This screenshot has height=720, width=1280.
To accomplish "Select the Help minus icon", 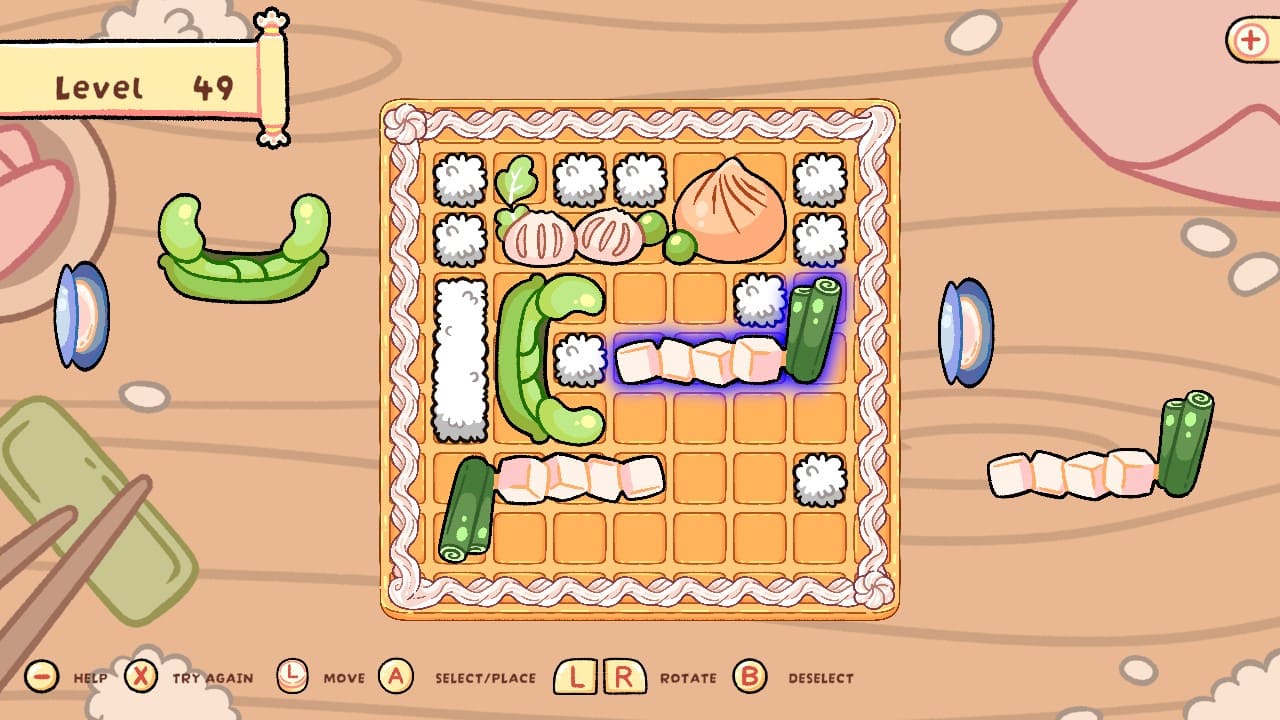I will (x=40, y=676).
